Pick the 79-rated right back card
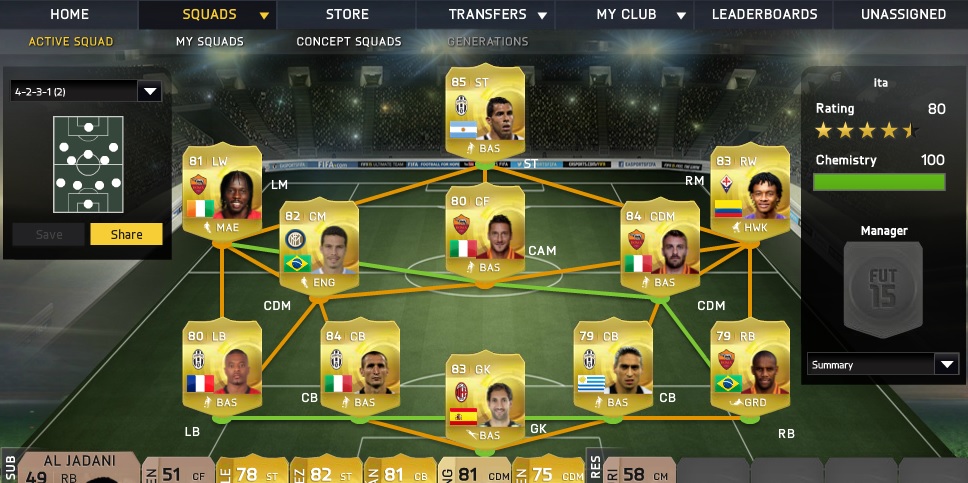The width and height of the screenshot is (968, 483). click(x=749, y=365)
